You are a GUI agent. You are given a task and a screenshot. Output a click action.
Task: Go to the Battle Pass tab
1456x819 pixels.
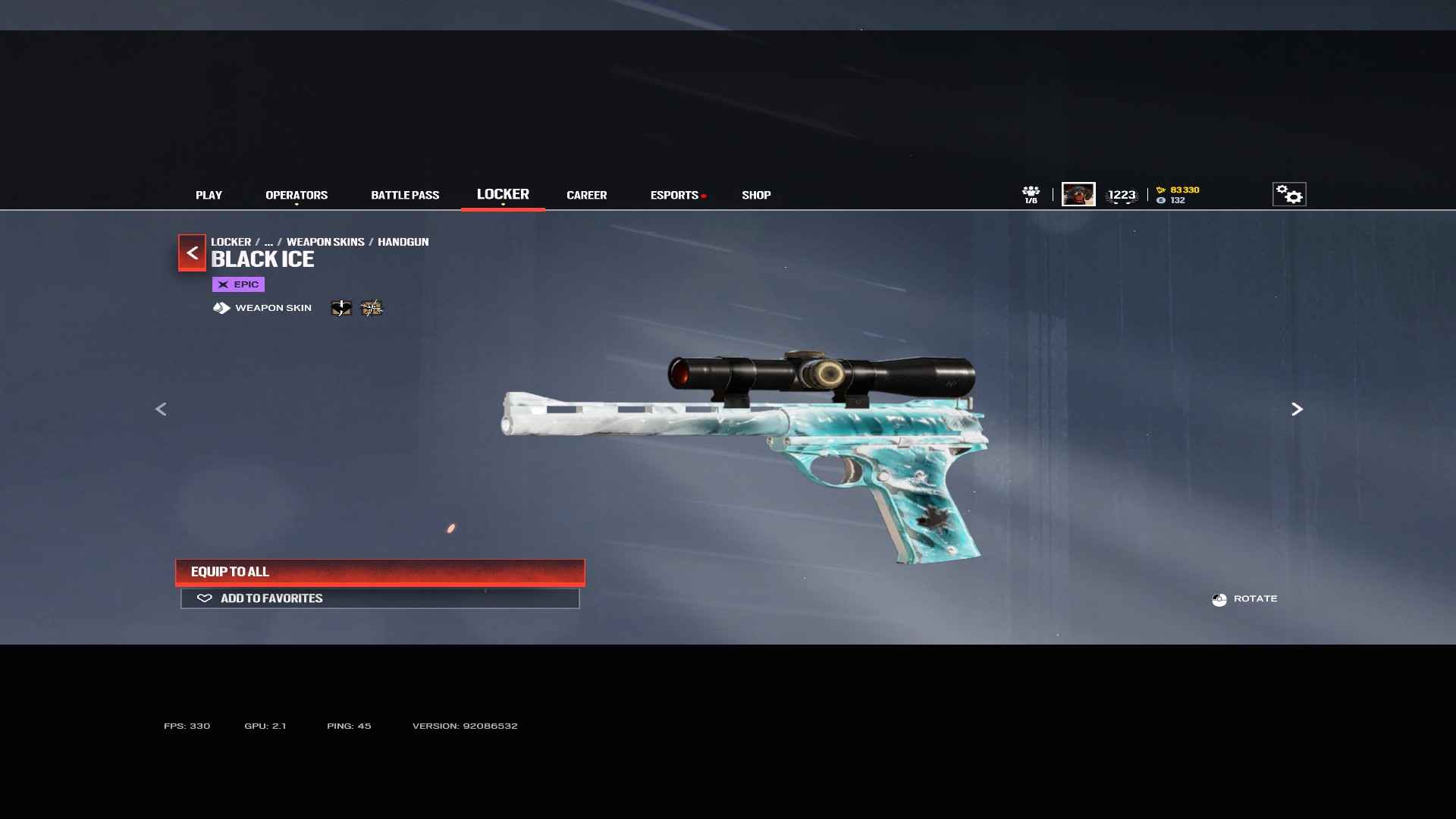(405, 195)
